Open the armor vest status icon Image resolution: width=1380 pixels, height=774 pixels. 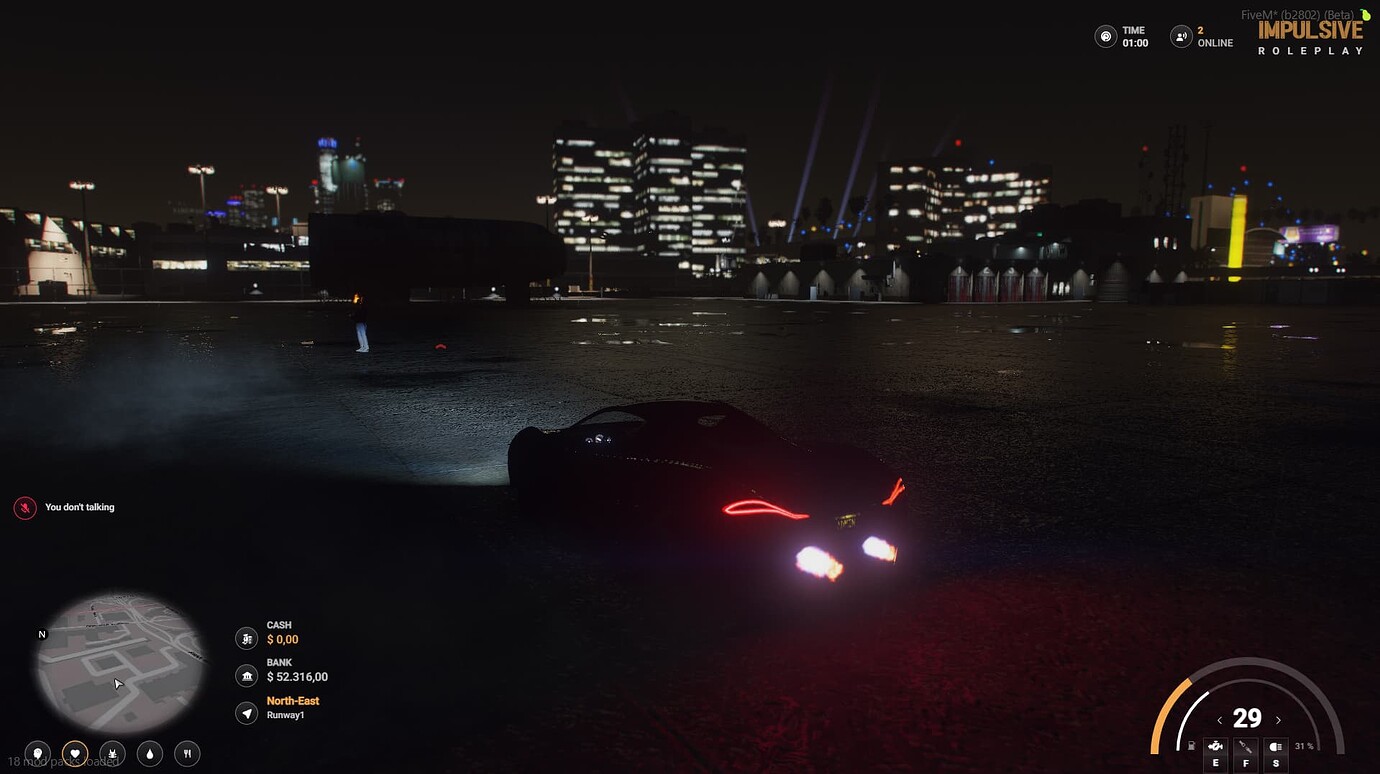112,753
